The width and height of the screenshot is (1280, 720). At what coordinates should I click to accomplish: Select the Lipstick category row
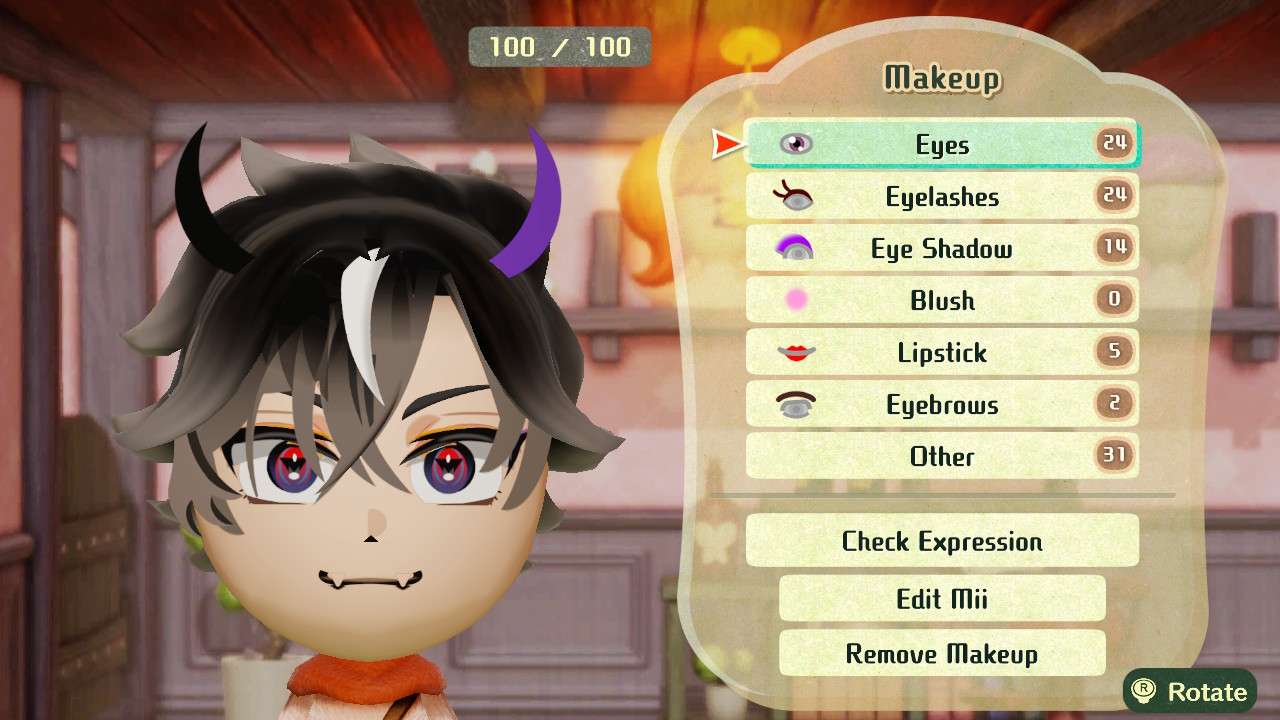(x=940, y=352)
